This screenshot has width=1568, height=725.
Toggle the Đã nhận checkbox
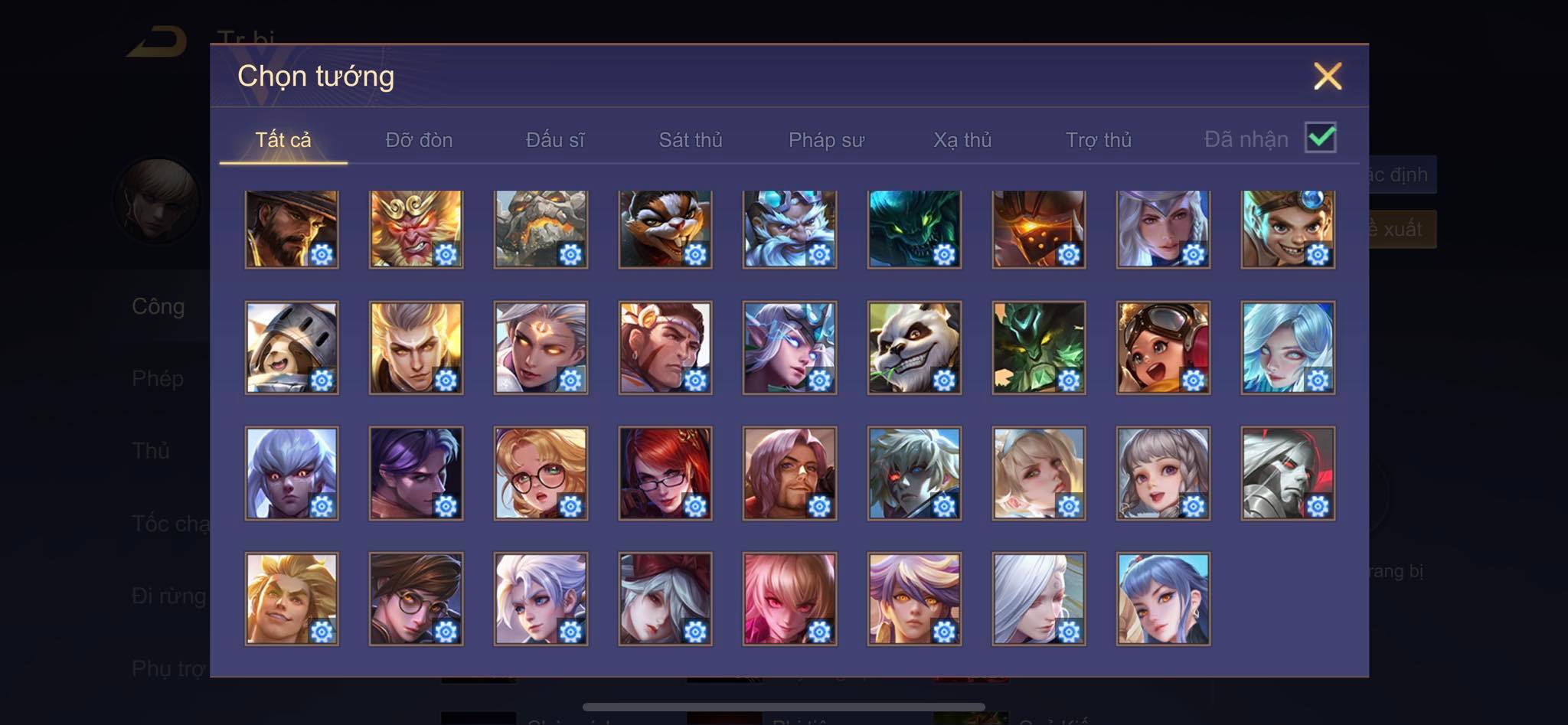pyautogui.click(x=1320, y=138)
